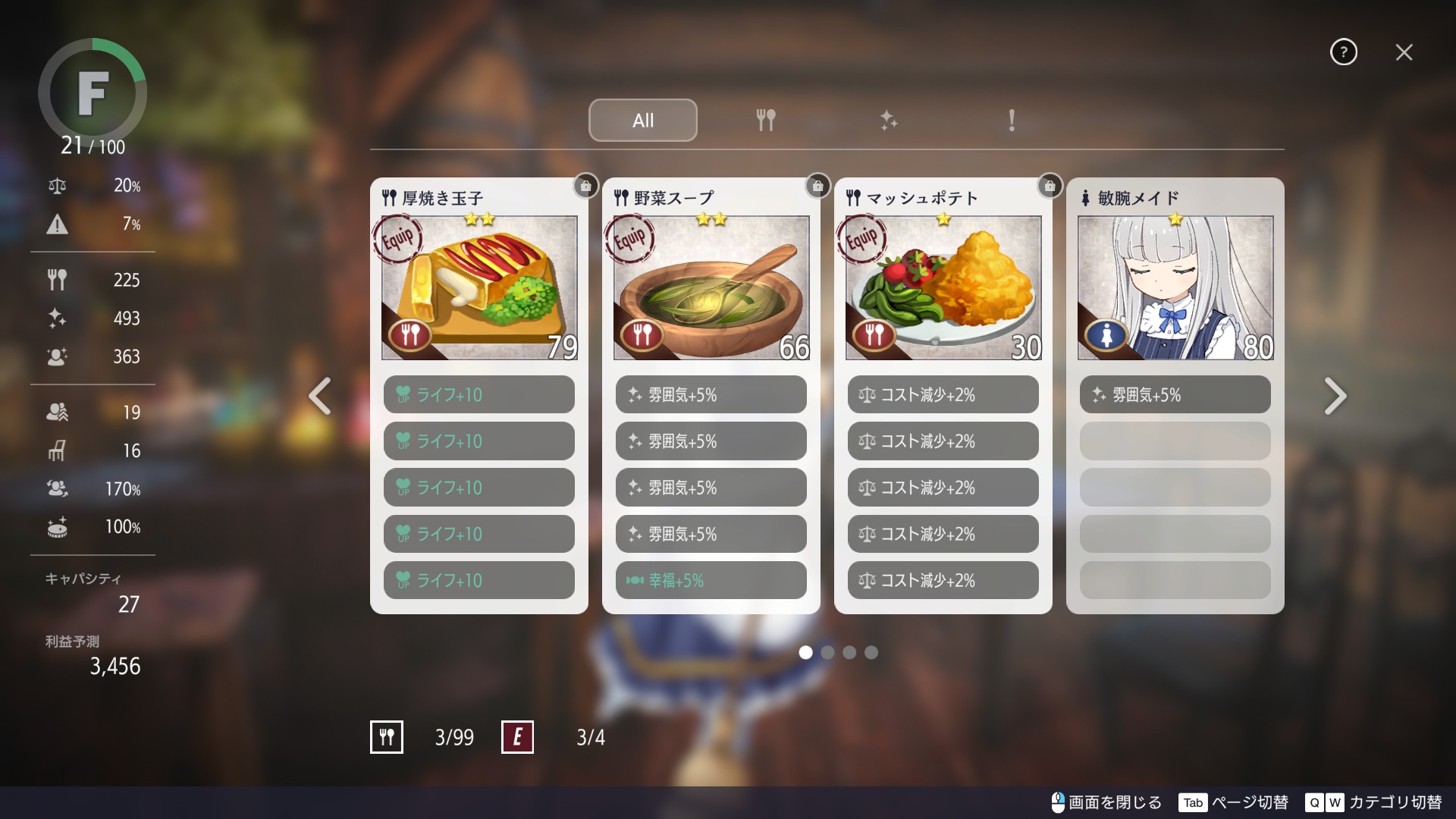Open the help question mark button
The height and width of the screenshot is (819, 1456).
pos(1343,52)
